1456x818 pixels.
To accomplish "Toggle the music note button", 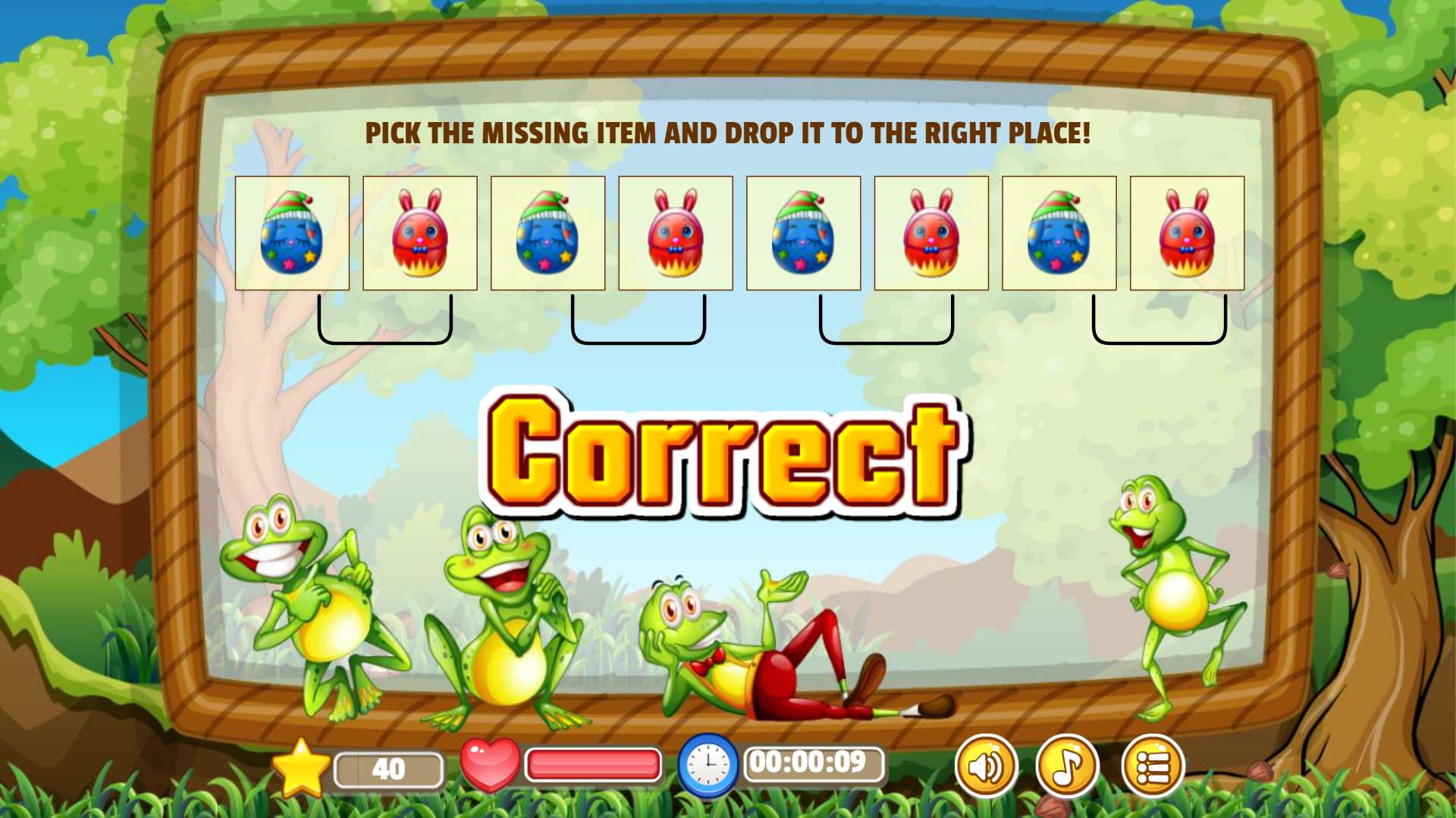I will 1068,766.
